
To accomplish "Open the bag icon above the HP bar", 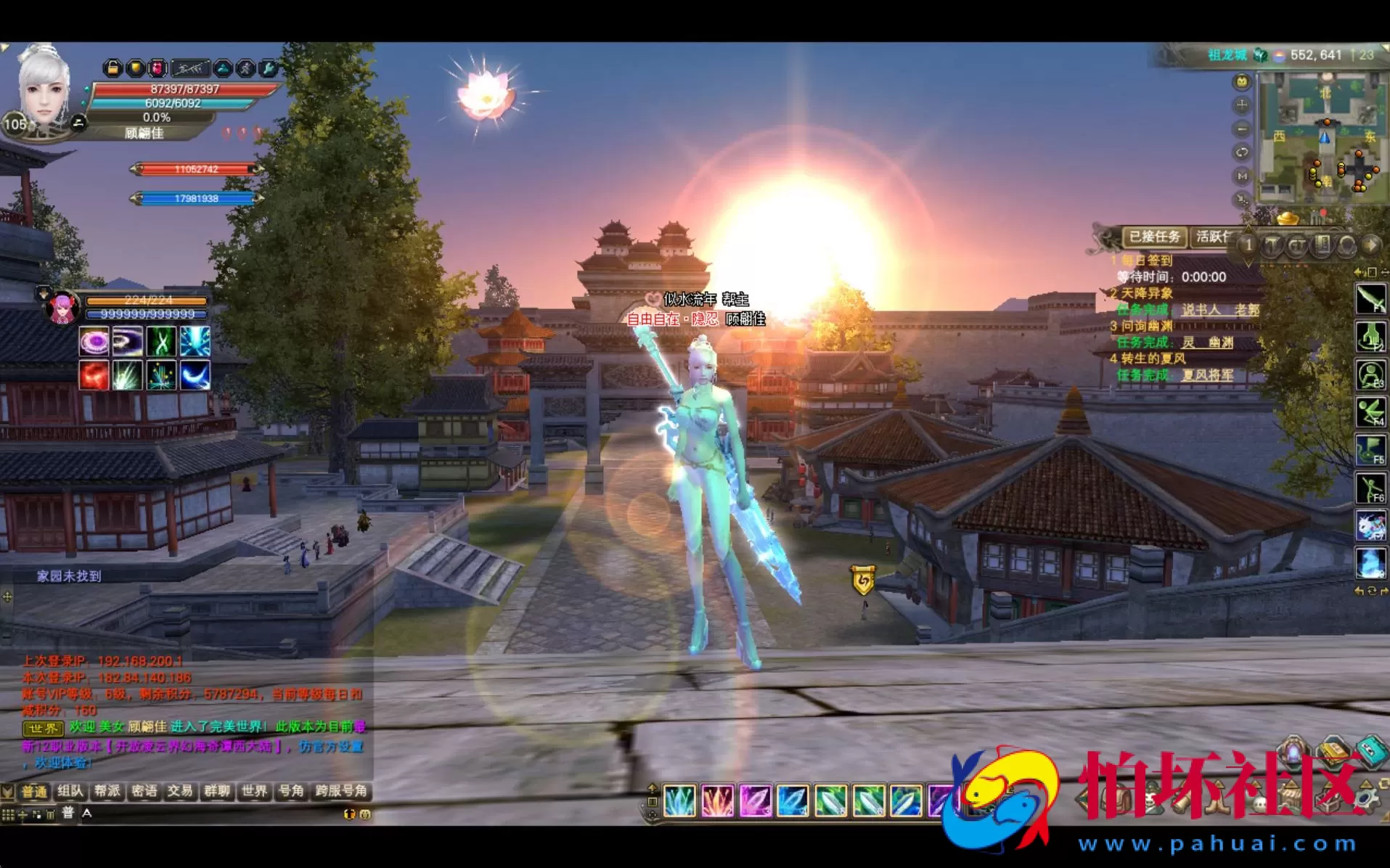I will coord(134,67).
